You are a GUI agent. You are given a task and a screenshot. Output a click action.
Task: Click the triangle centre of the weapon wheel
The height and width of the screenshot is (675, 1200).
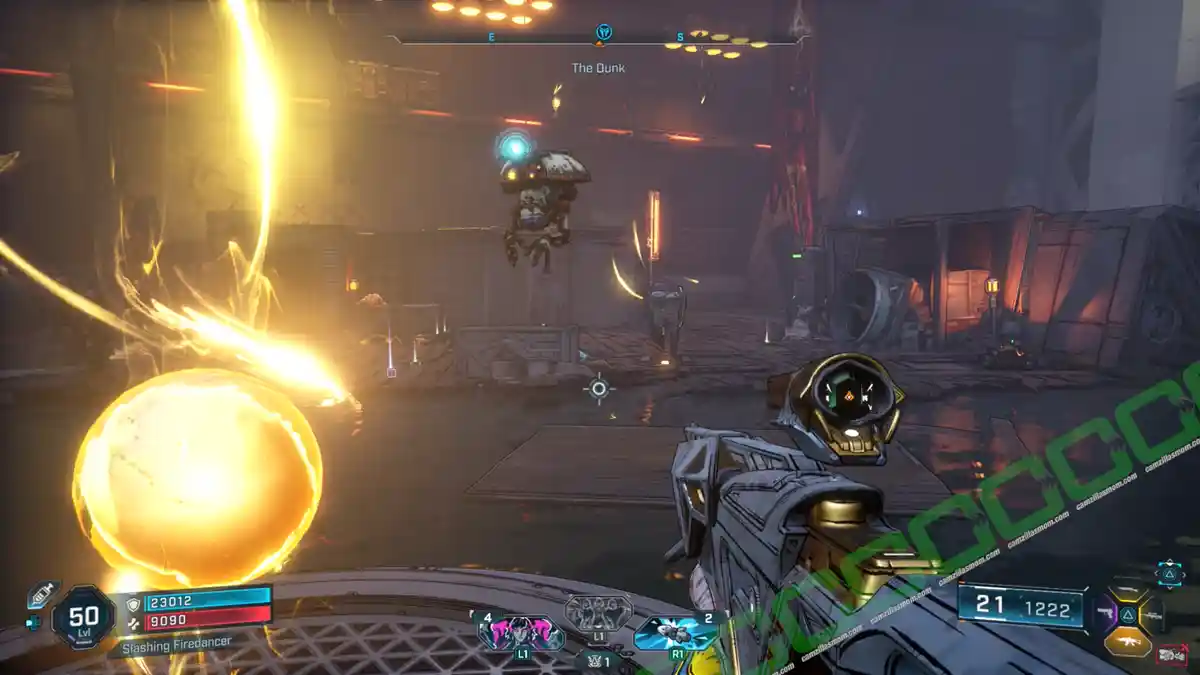(1128, 615)
